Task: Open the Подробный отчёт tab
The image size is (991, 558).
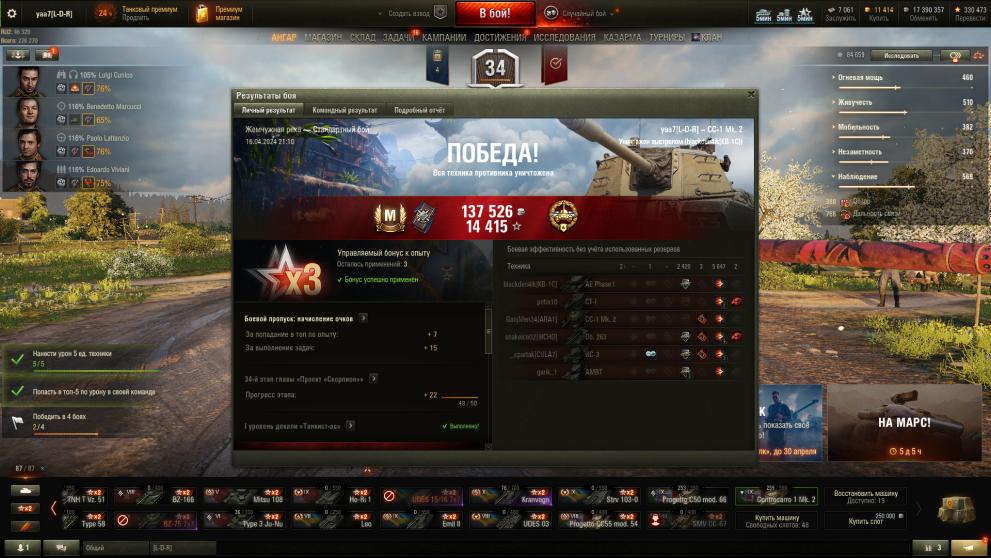Action: tap(419, 110)
